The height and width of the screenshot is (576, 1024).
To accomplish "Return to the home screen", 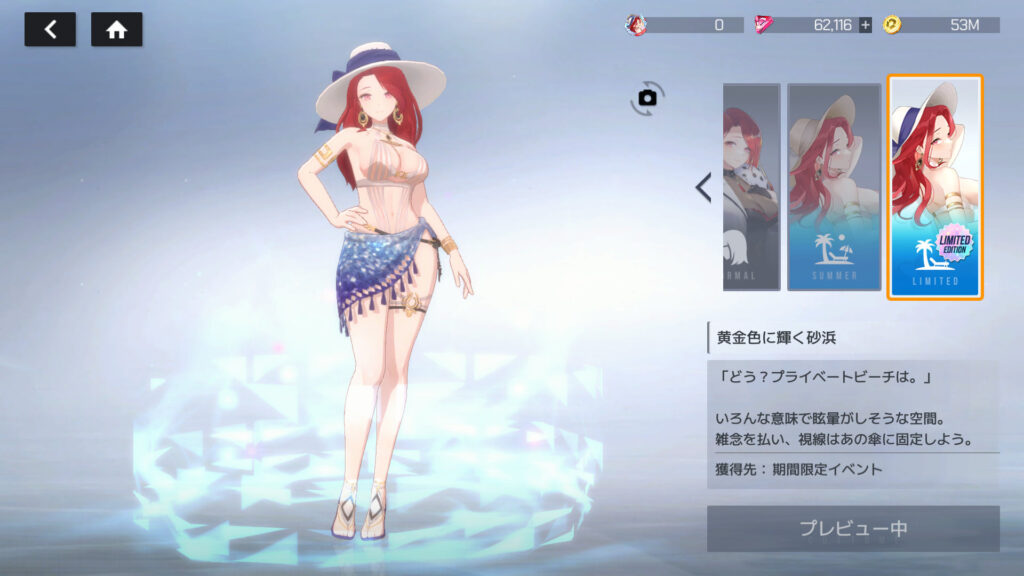I will (117, 29).
